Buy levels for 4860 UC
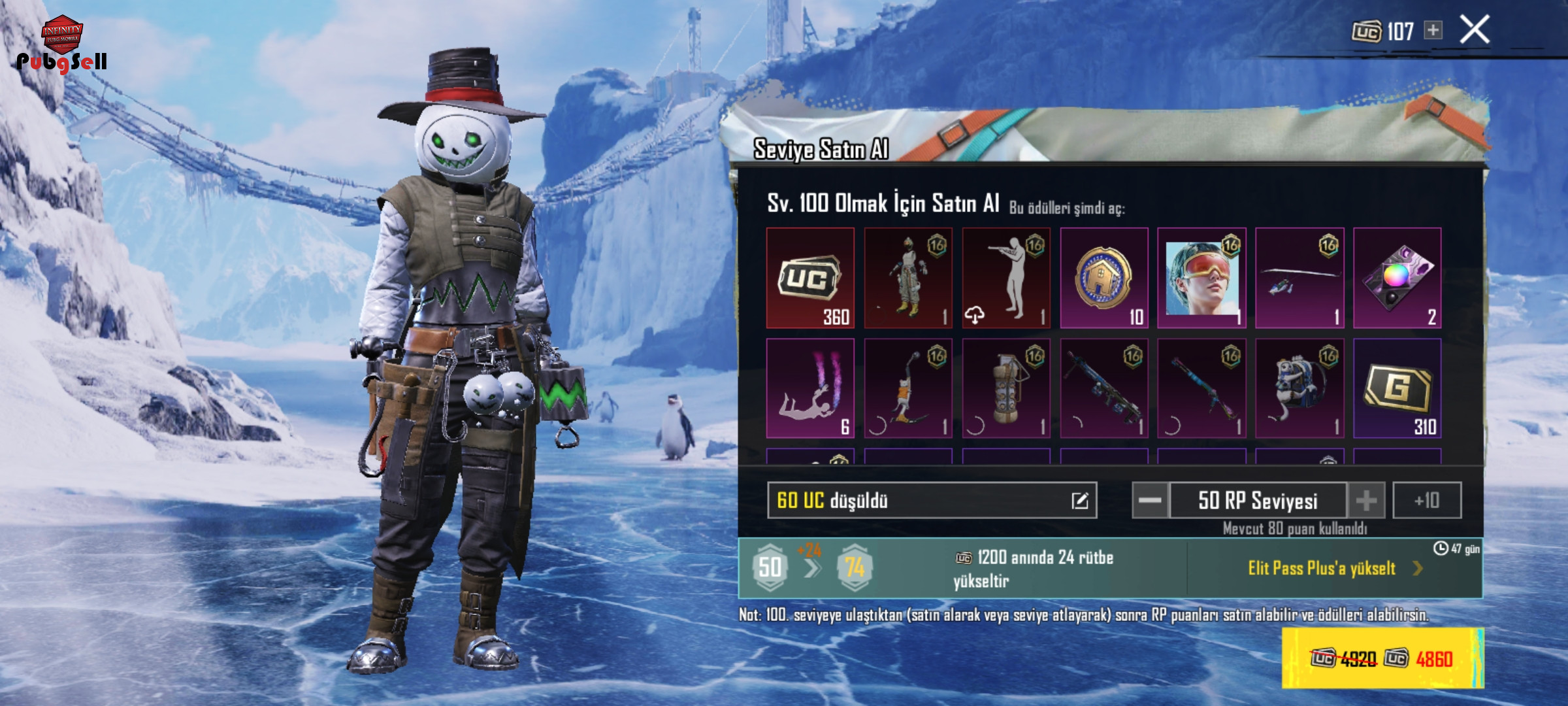 pos(1382,658)
